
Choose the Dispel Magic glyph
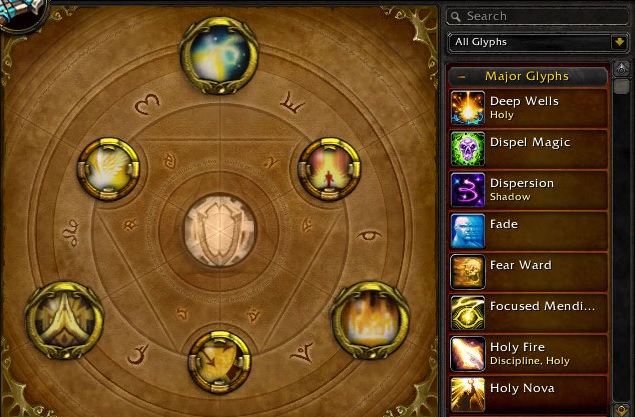528,149
